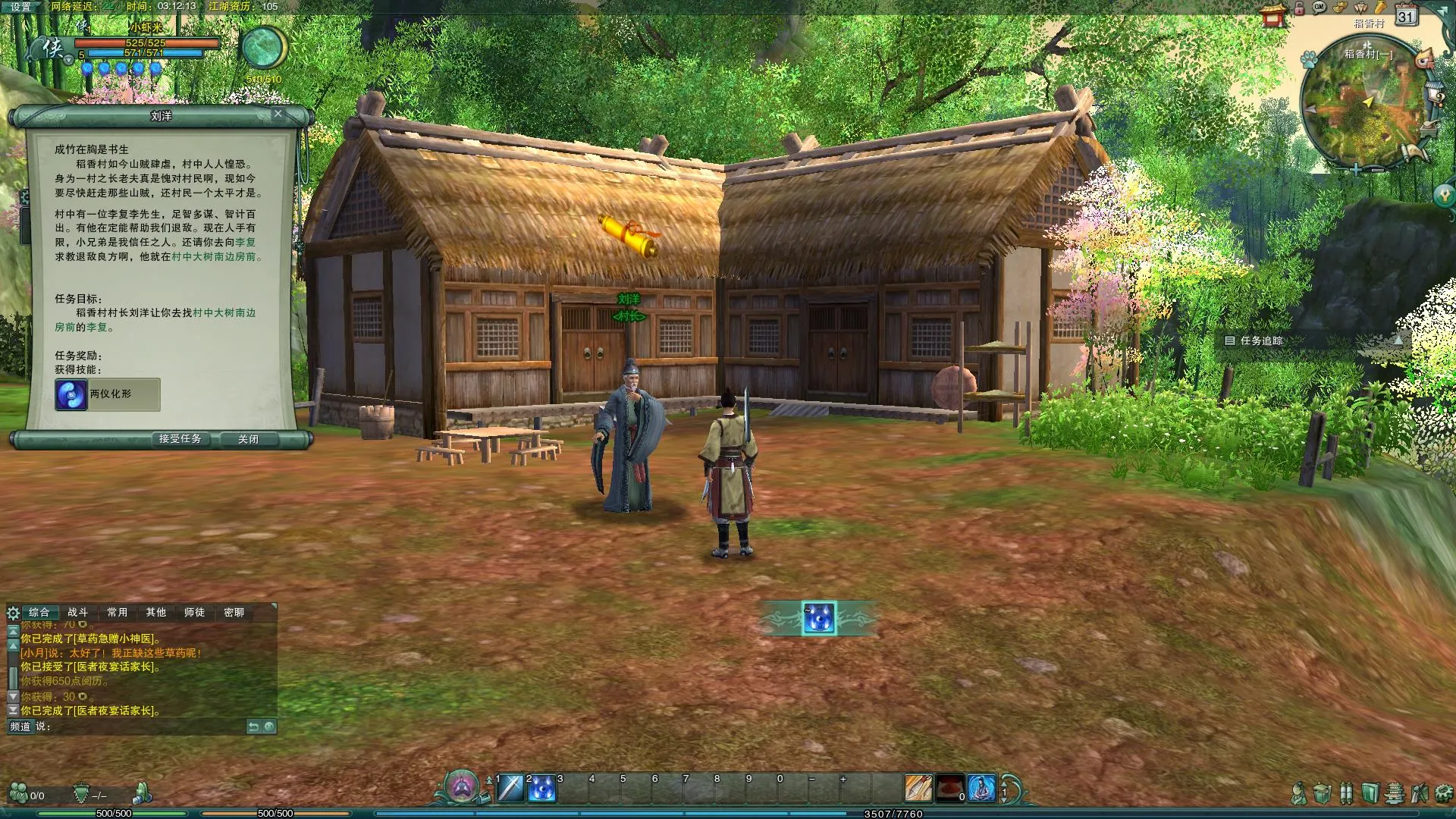The image size is (1456, 819).
Task: Open system settings gear in bottom-right menu
Action: pos(1443,794)
